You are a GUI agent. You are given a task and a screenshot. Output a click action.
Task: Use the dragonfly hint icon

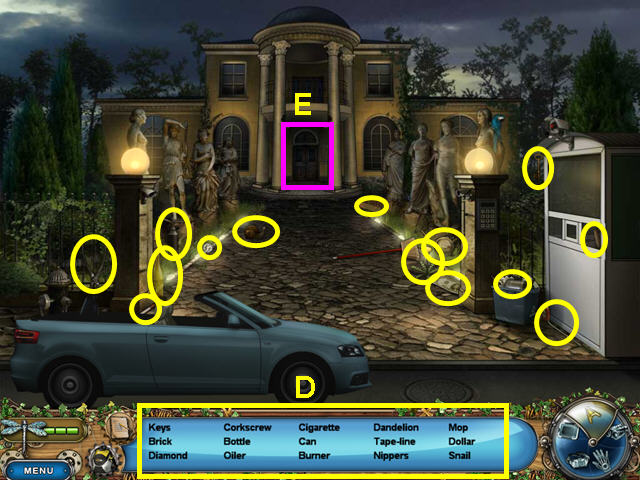(x=22, y=433)
